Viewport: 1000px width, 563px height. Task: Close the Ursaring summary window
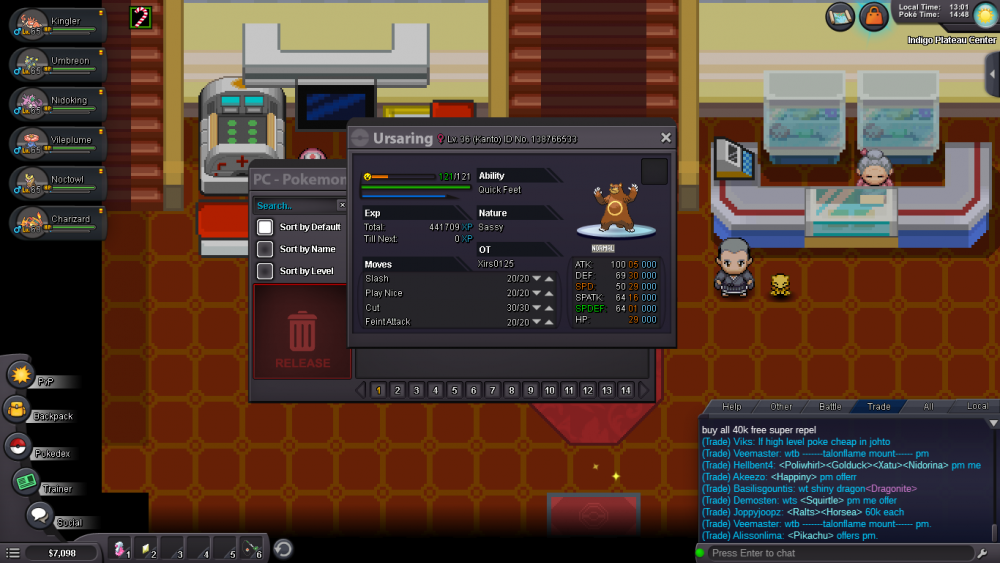[x=666, y=138]
